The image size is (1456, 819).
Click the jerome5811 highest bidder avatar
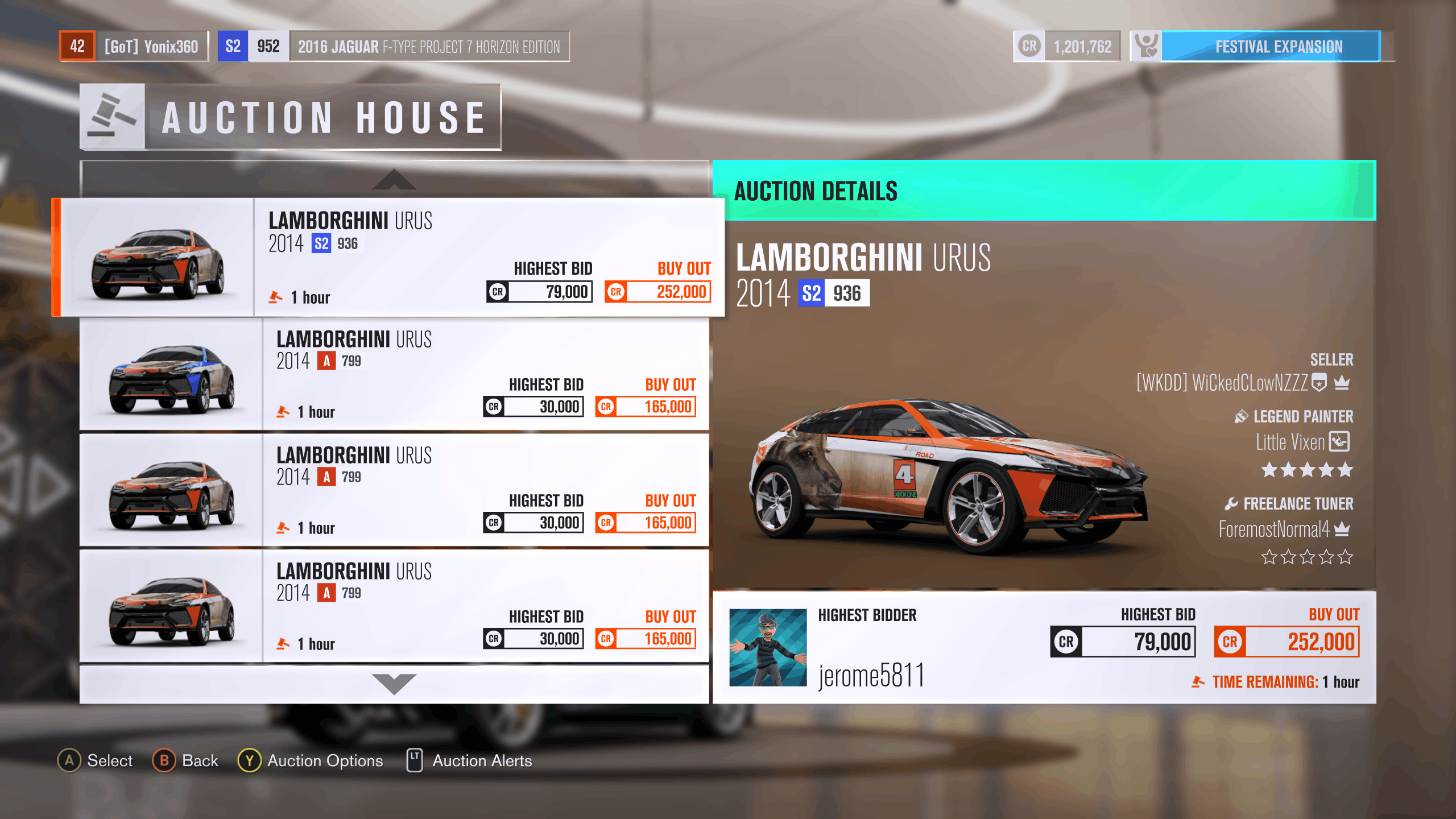click(x=768, y=647)
